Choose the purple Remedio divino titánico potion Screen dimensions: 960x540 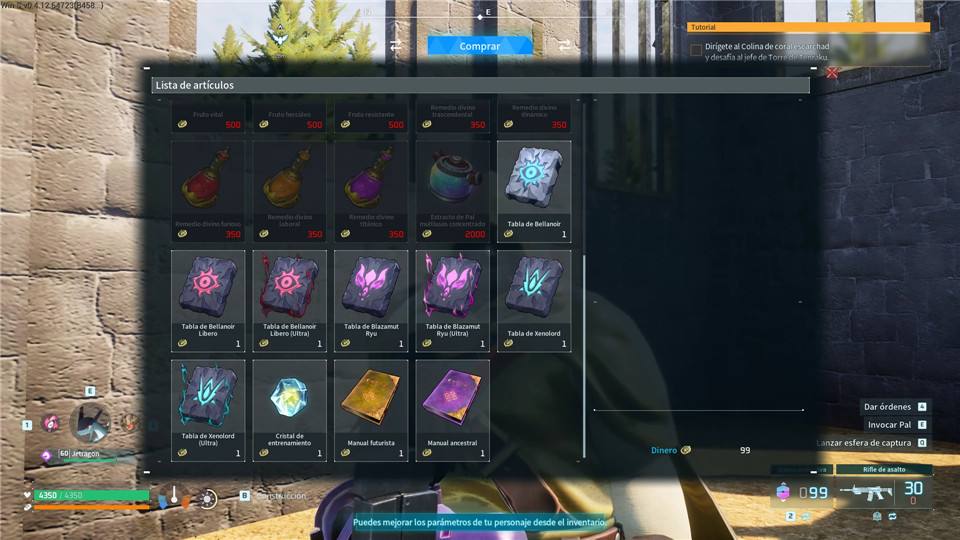click(x=371, y=190)
